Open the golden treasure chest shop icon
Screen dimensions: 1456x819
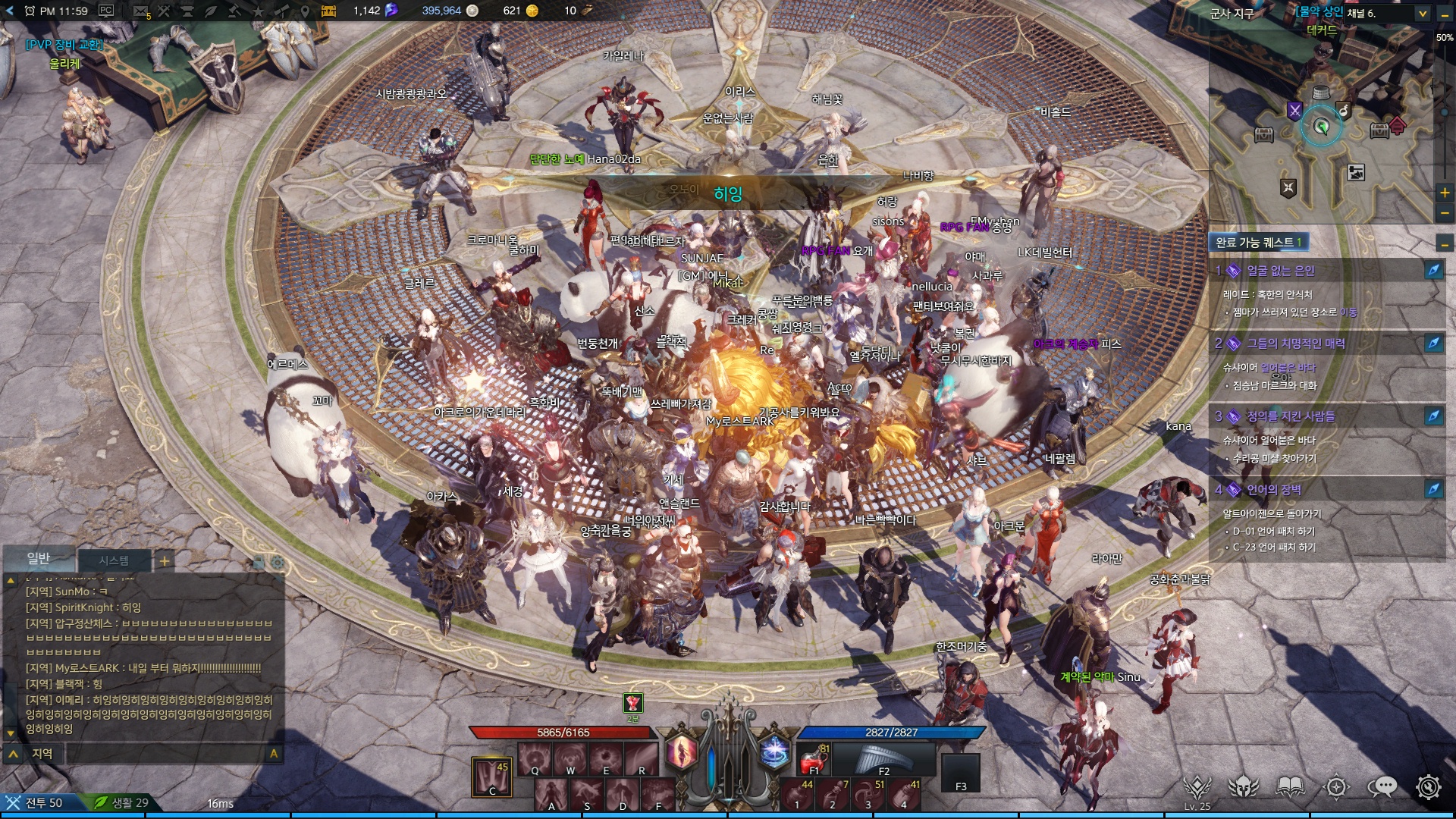click(328, 11)
